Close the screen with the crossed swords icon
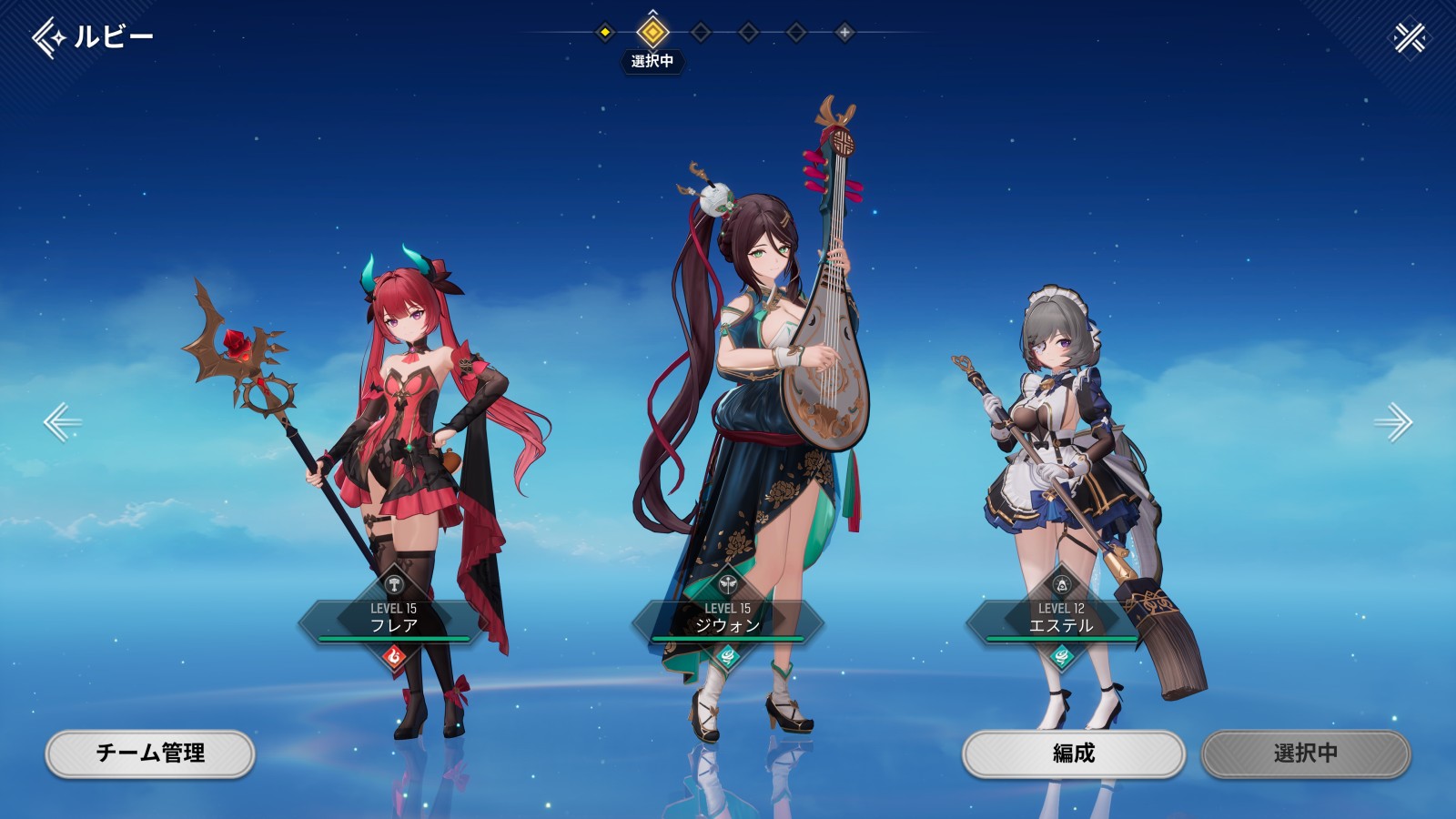Image resolution: width=1456 pixels, height=819 pixels. 1410,37
